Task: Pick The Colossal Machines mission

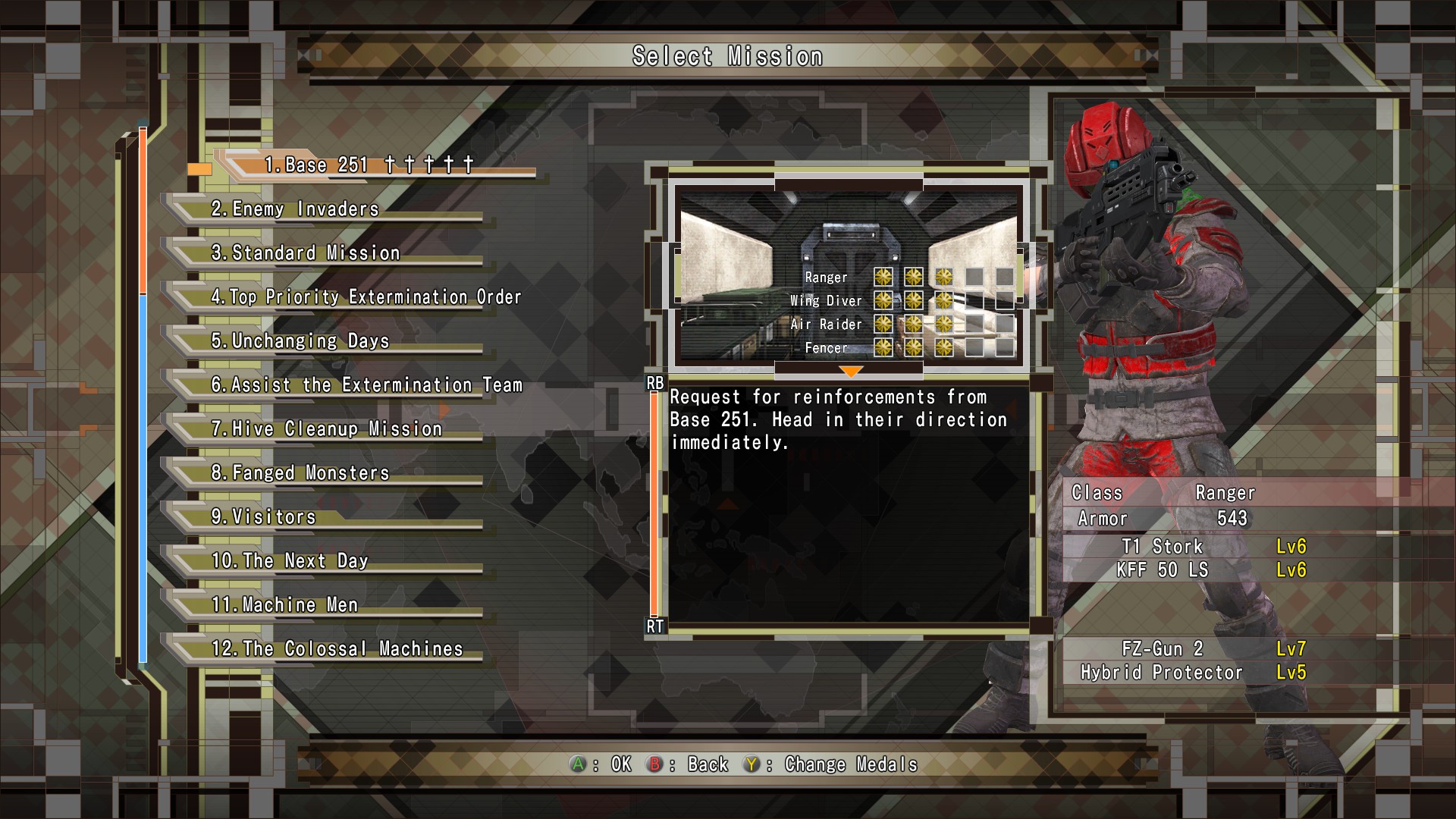Action: pos(337,649)
